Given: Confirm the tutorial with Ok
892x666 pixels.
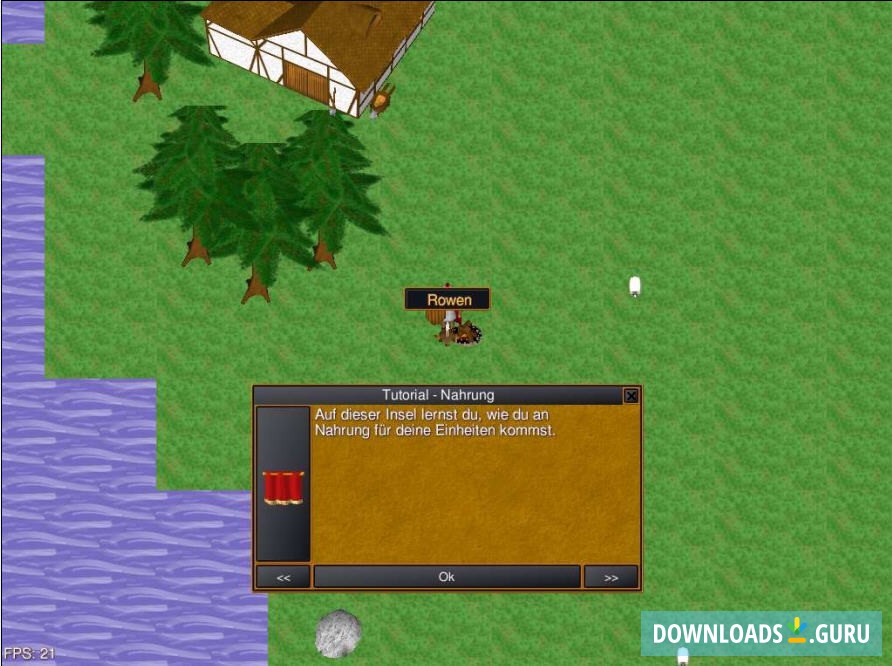Looking at the screenshot, I should coord(446,577).
